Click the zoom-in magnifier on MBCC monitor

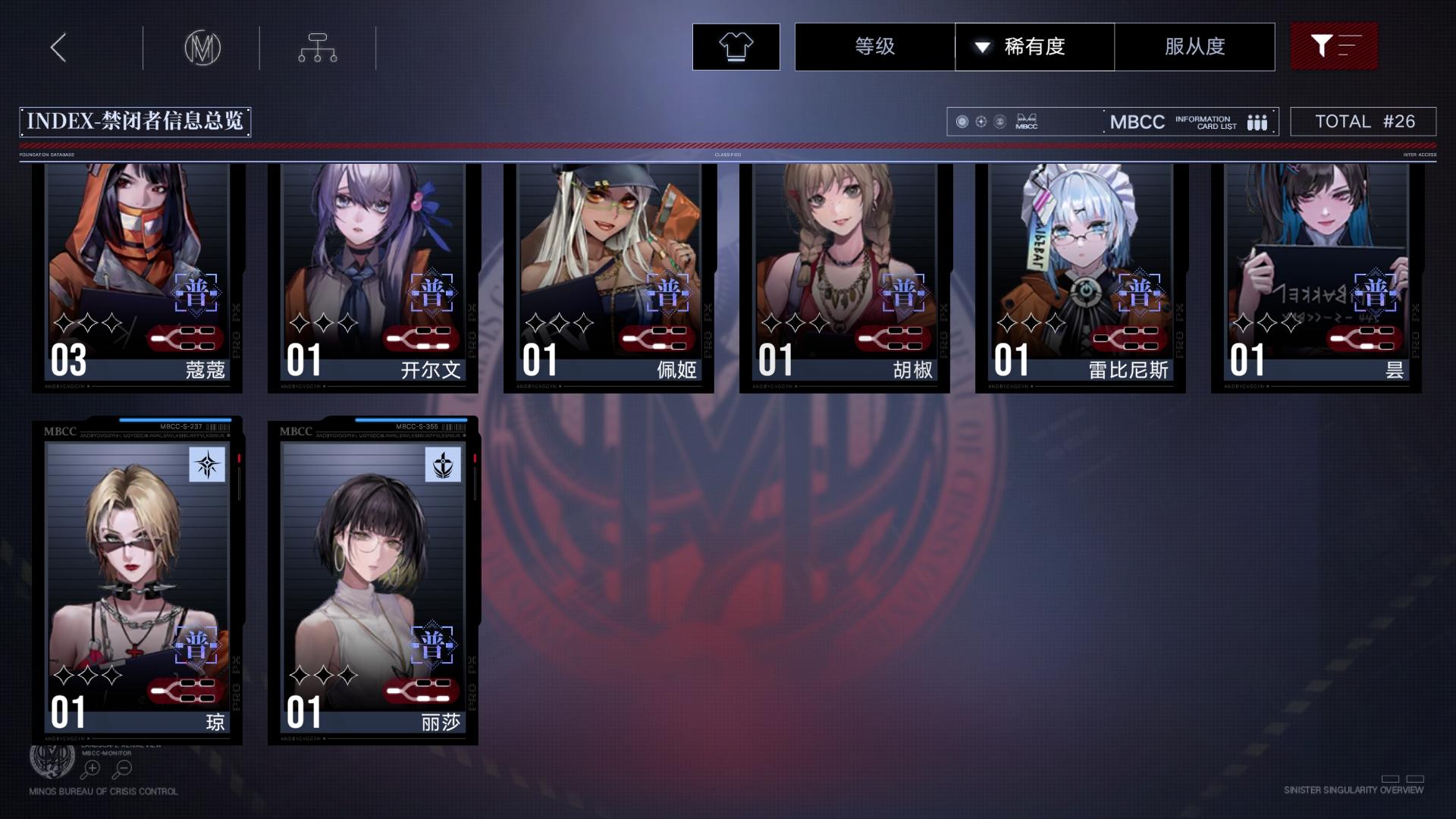click(x=89, y=768)
